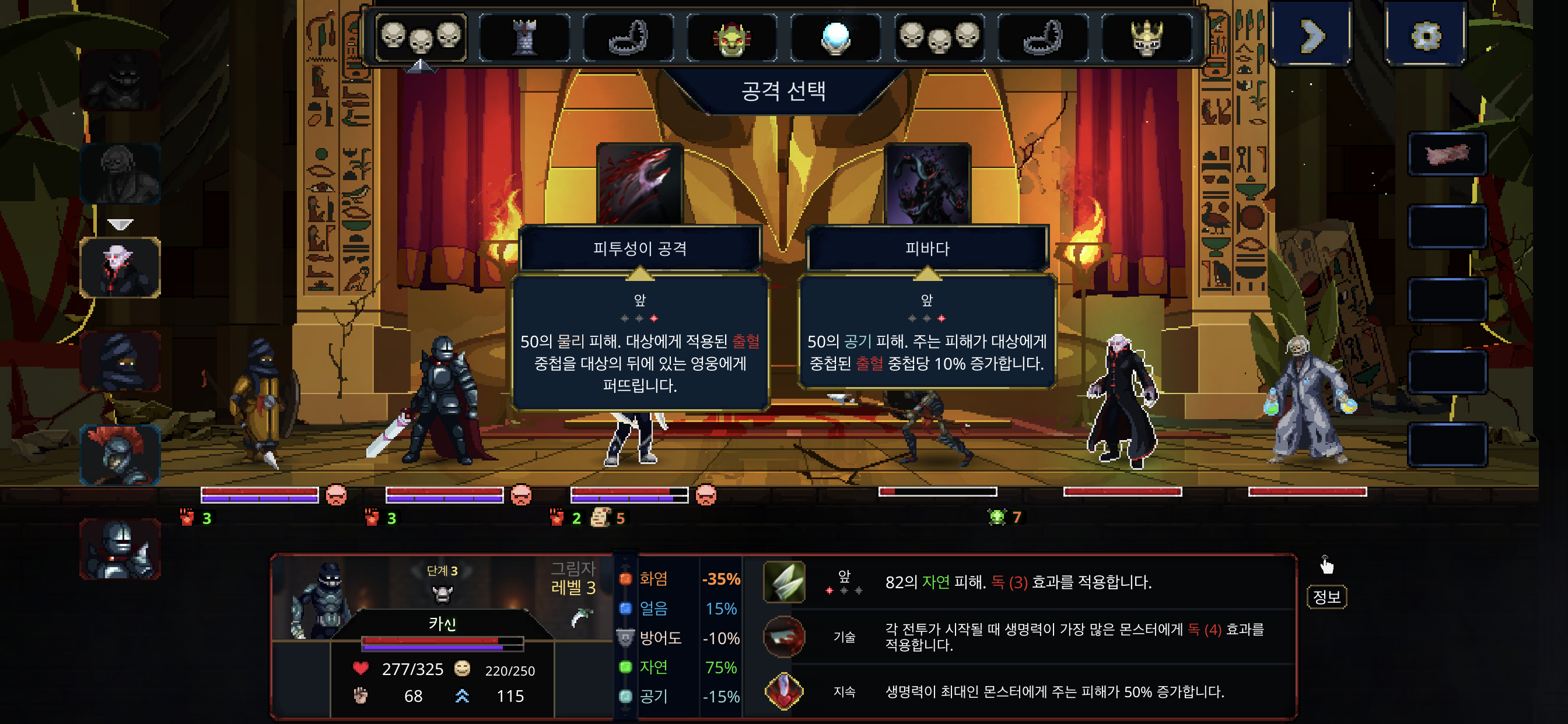Image resolution: width=1568 pixels, height=724 pixels.
Task: Click the 정보 button
Action: point(1328,598)
